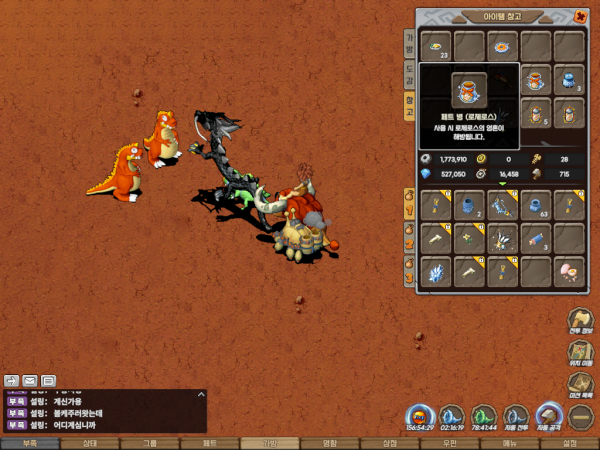This screenshot has width=600, height=450.
Task: Open the 상태 status menu
Action: [89, 442]
